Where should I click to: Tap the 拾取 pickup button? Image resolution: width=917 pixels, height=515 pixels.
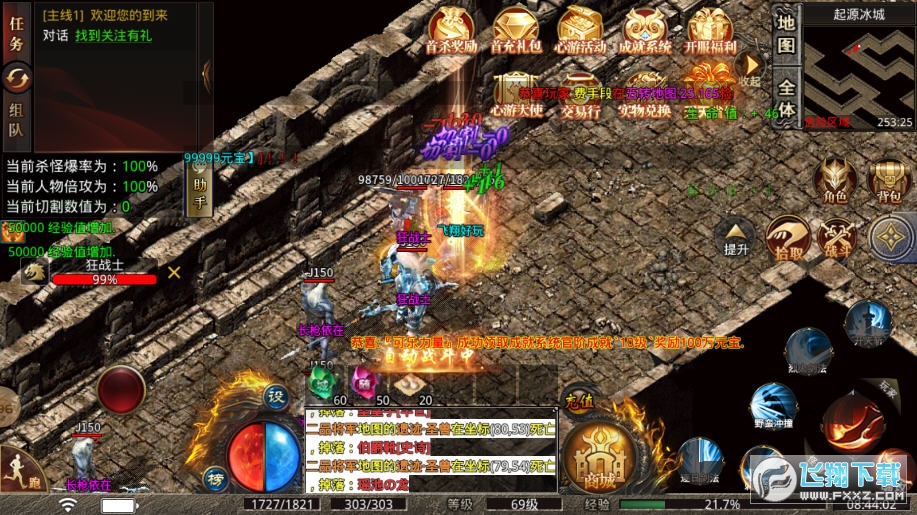(785, 238)
